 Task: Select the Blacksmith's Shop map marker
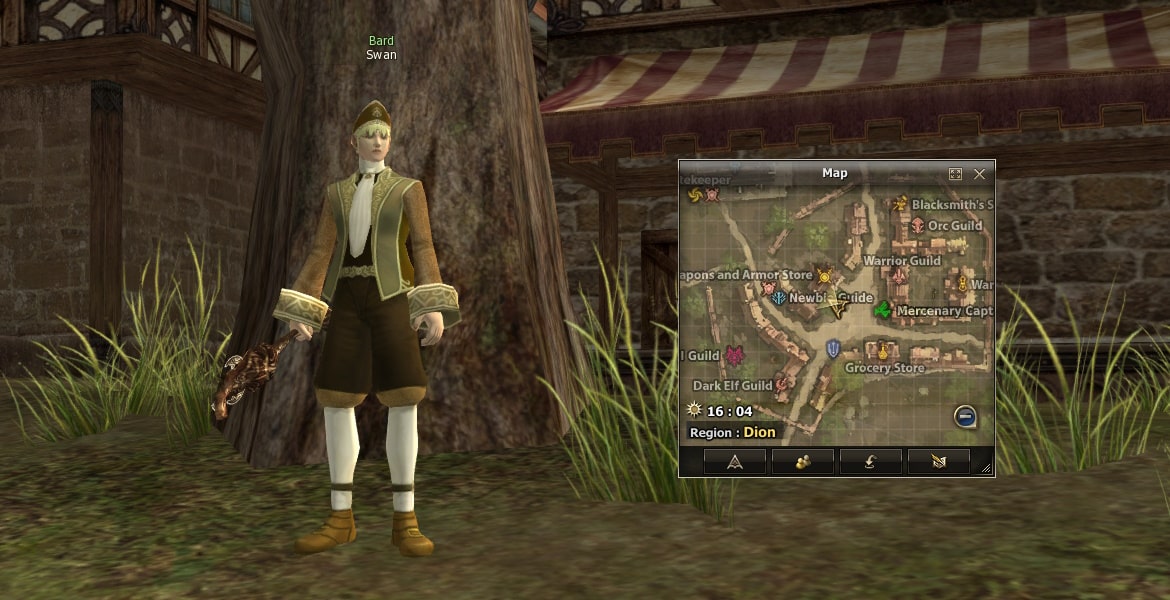(899, 204)
